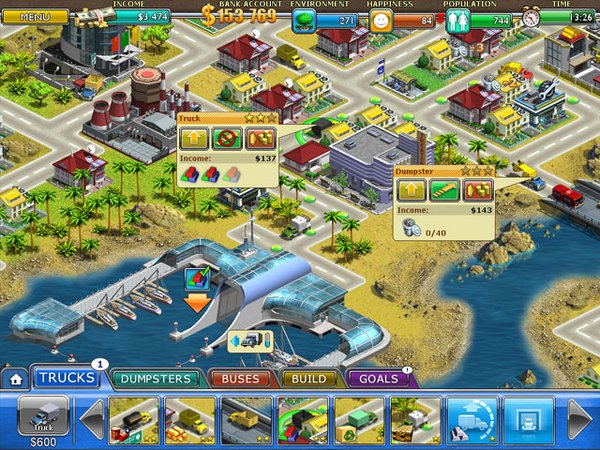Image resolution: width=600 pixels, height=450 pixels.
Task: Click the red no-sign button in Truck popup
Action: pos(227,139)
